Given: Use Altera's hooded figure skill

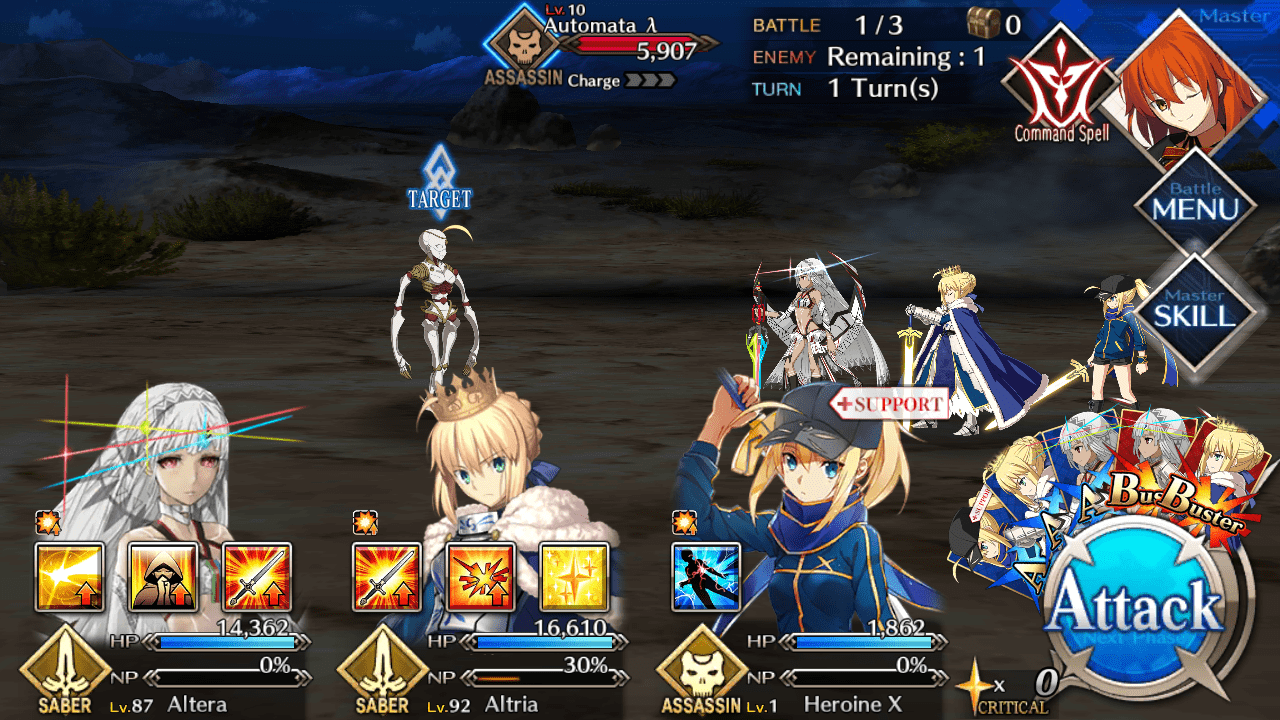Looking at the screenshot, I should (x=163, y=577).
